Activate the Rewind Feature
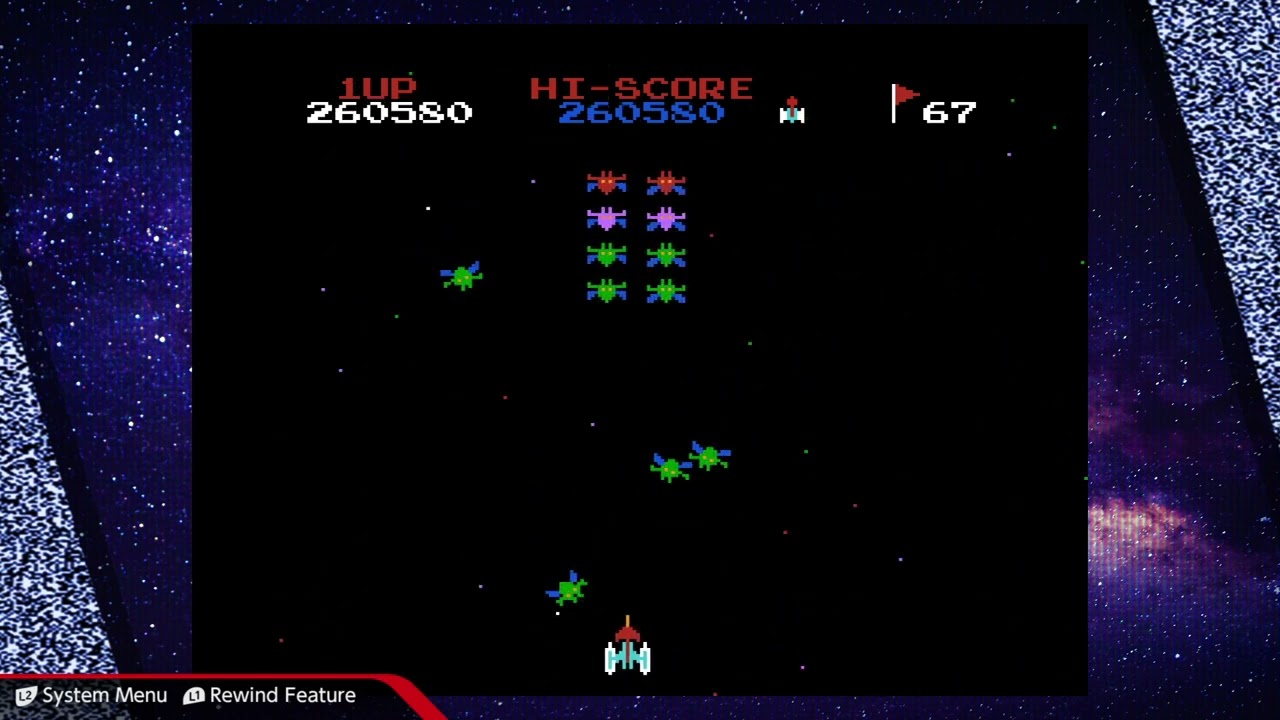The width and height of the screenshot is (1280, 720). pos(270,695)
